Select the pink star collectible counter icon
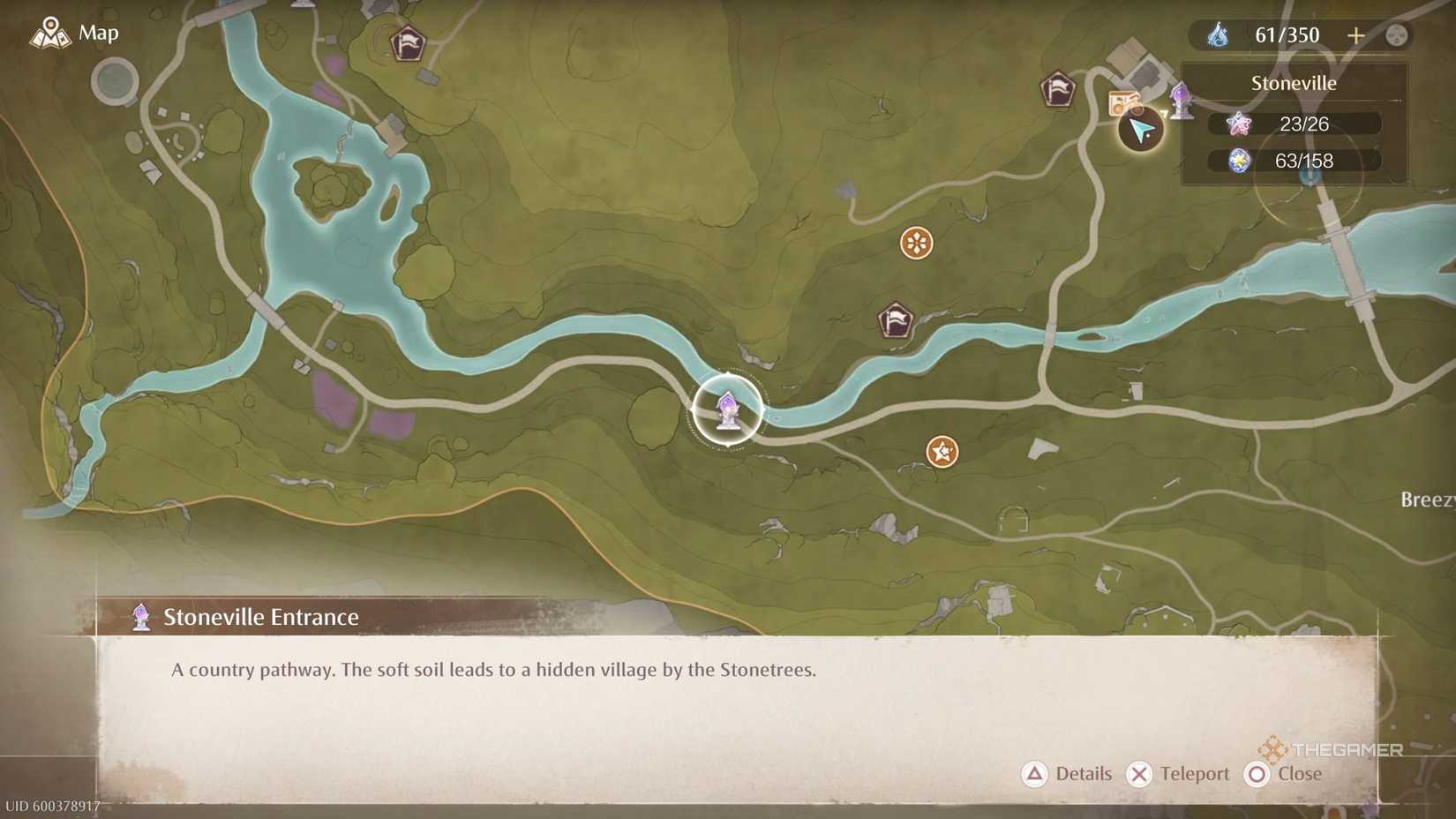Image resolution: width=1456 pixels, height=819 pixels. (x=1239, y=124)
